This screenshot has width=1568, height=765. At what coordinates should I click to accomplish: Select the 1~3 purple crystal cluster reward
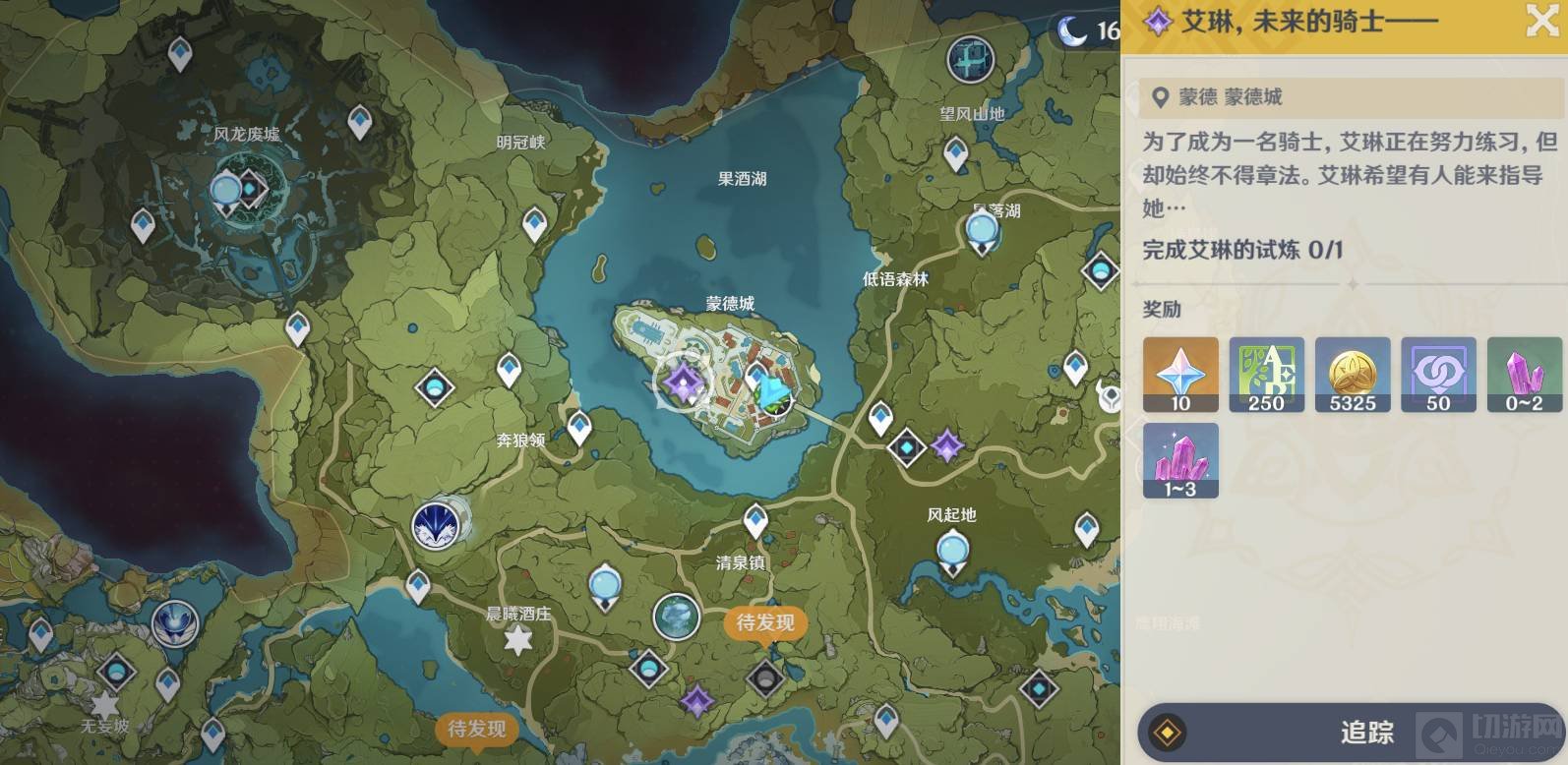tap(1180, 459)
